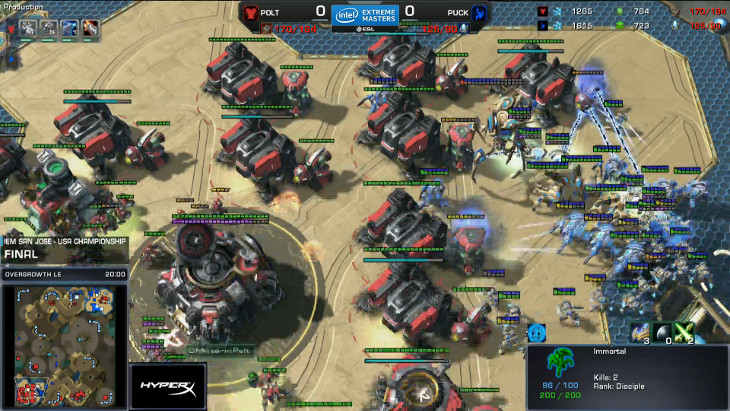The height and width of the screenshot is (411, 730).
Task: Click Puck's blue Protoss emblem
Action: (x=480, y=13)
